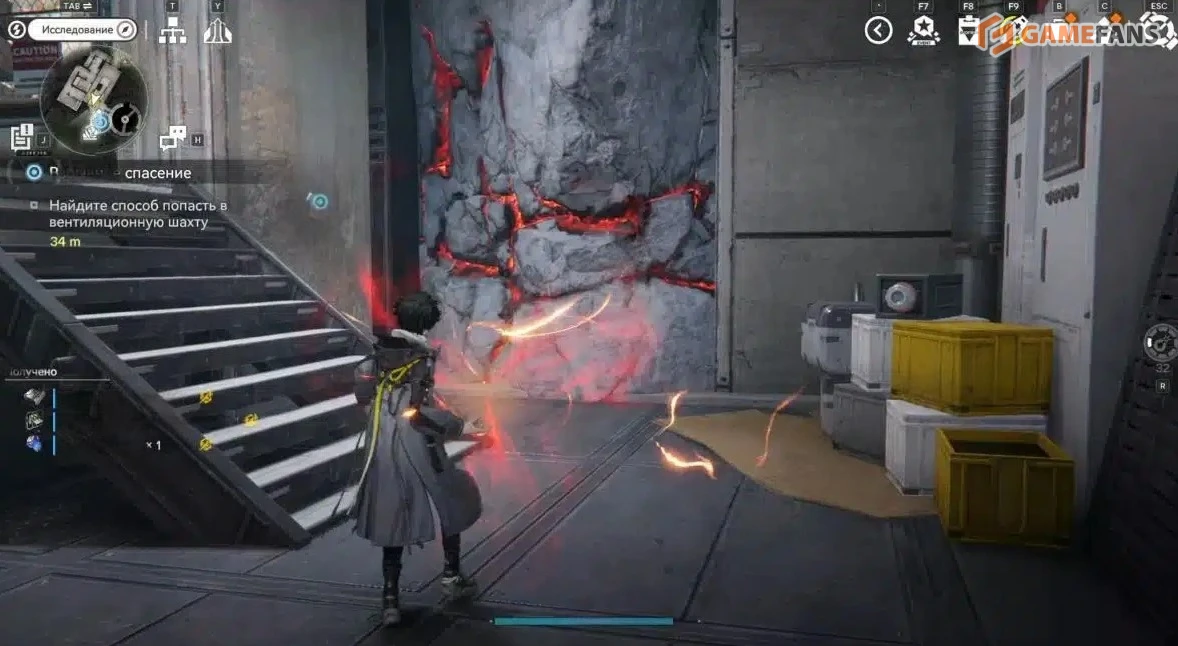Open the hierarchy tree icon menu
This screenshot has width=1178, height=646.
click(x=173, y=31)
